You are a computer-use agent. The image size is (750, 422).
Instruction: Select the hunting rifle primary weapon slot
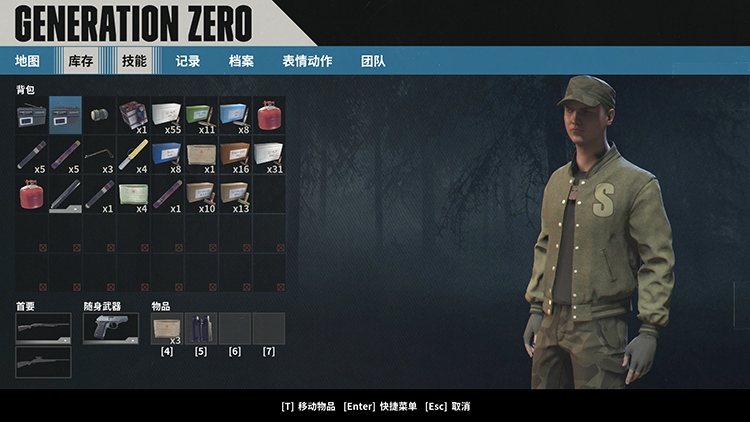43,361
